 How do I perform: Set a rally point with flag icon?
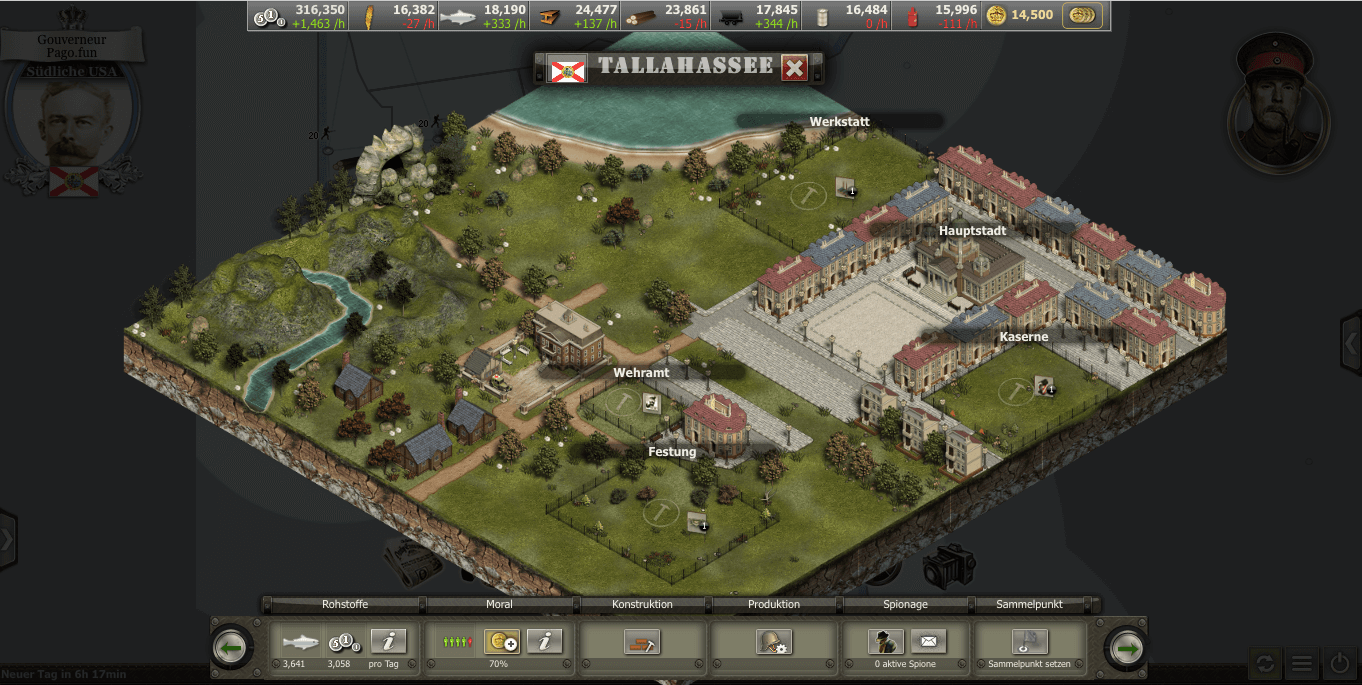[1030, 641]
